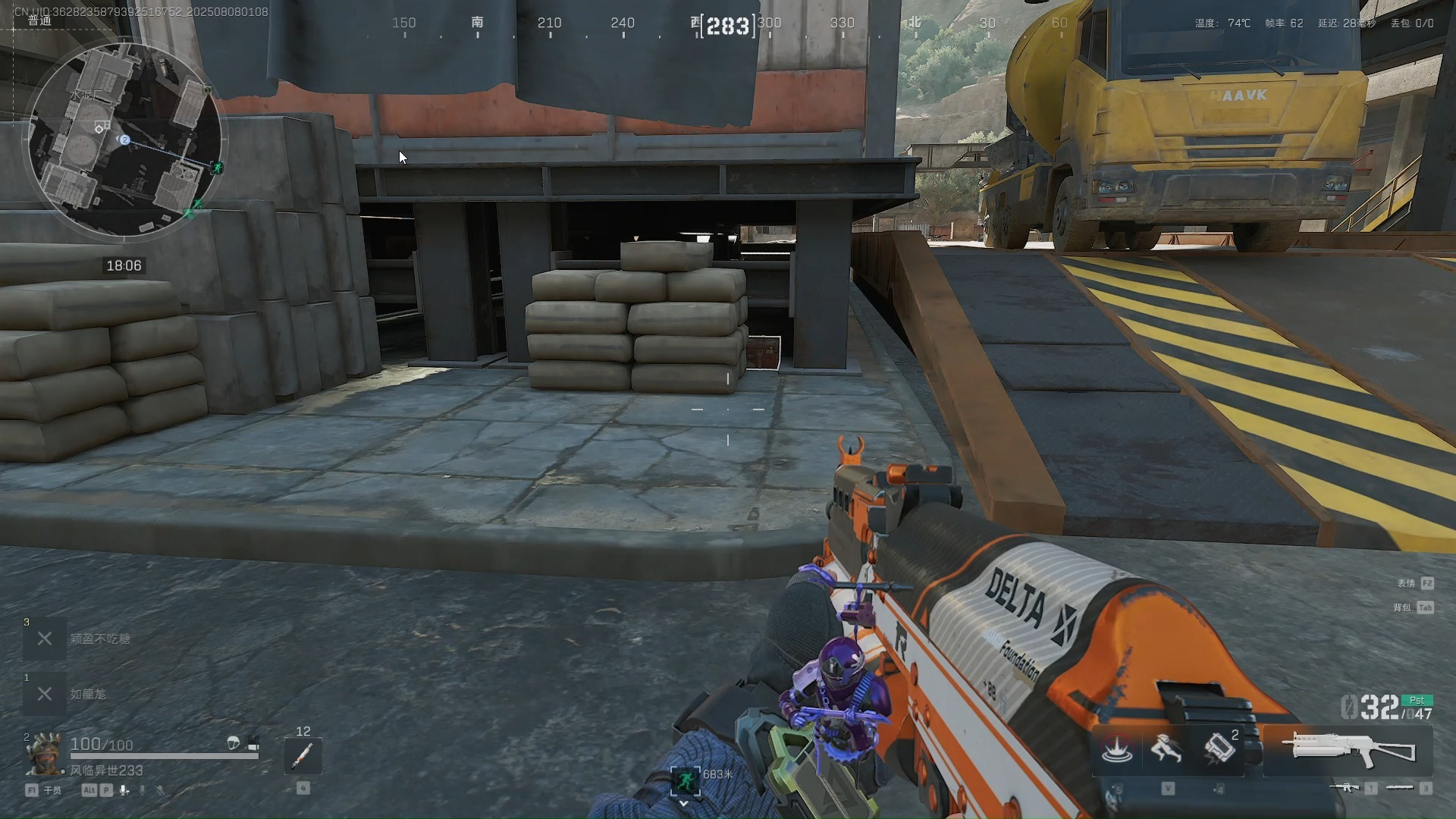Click the helmet armor status icon
Viewport: 1456px width, 819px height.
(x=234, y=743)
